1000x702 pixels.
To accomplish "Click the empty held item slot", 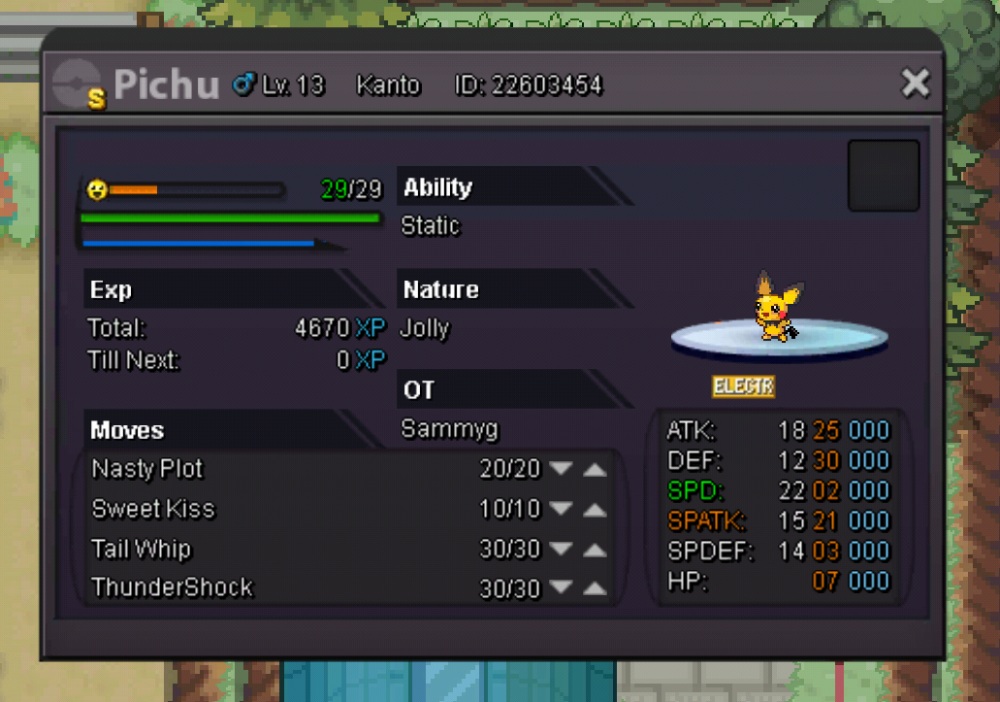I will point(883,176).
